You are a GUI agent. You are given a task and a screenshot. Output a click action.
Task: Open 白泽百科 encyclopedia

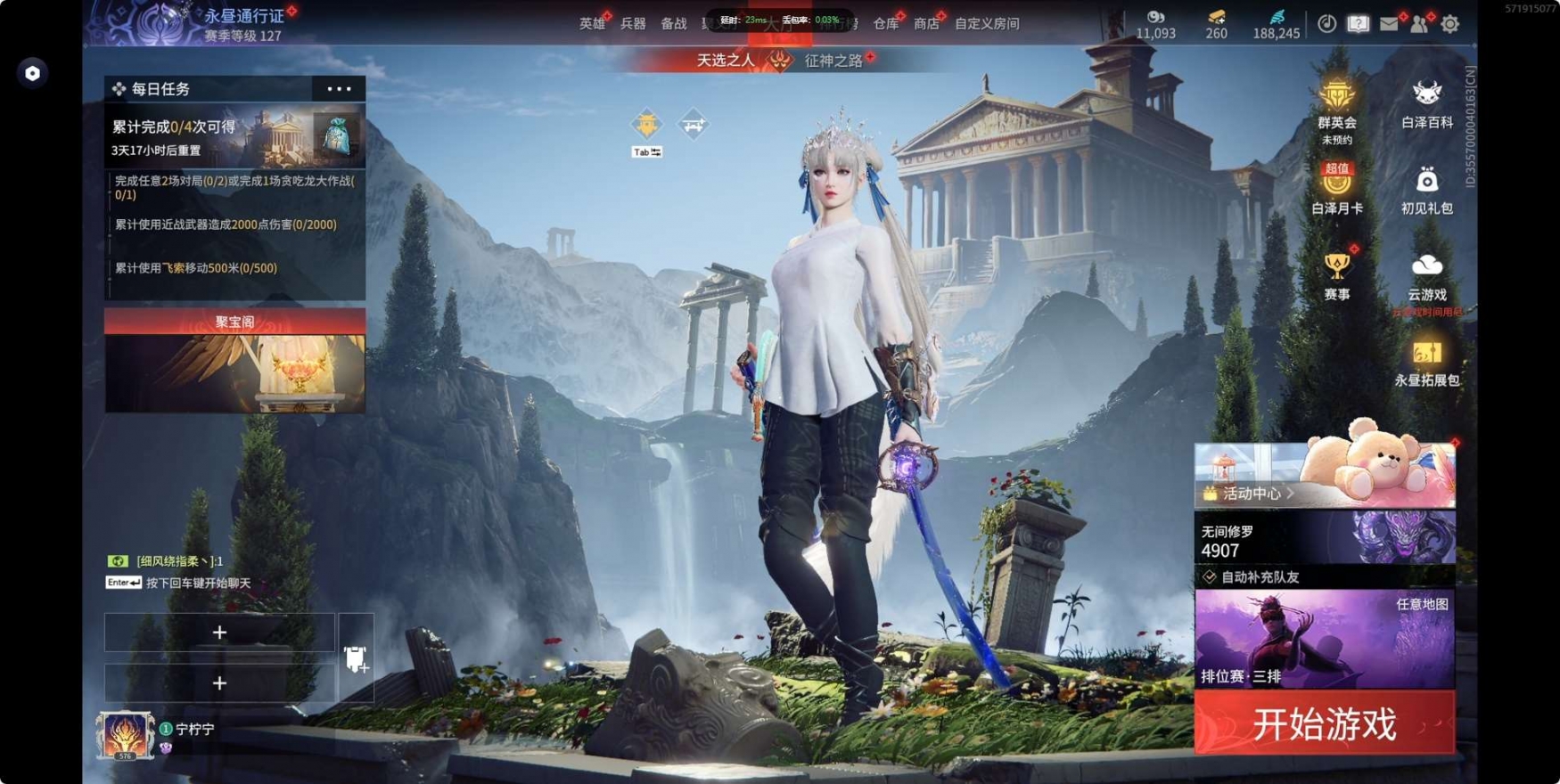coord(1426,102)
